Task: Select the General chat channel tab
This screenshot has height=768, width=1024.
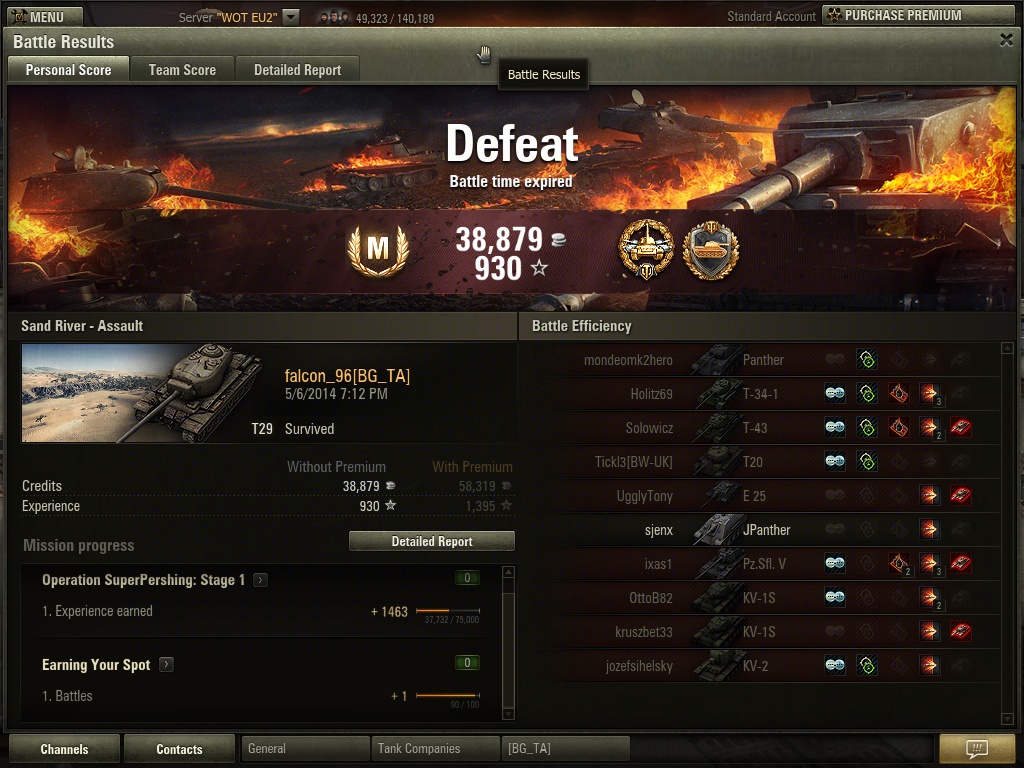Action: pos(305,749)
